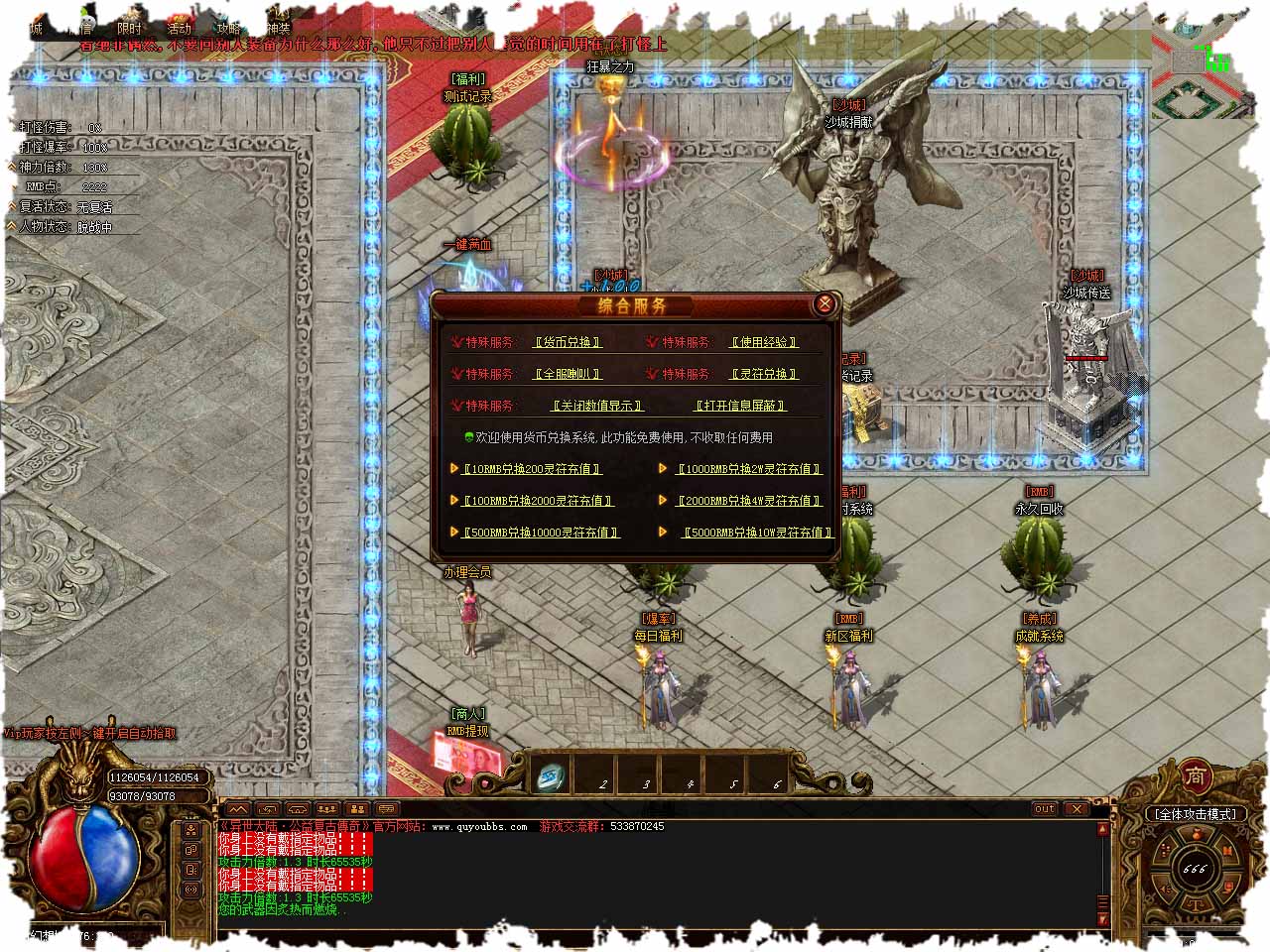
Task: Close the chat panel with its X button
Action: (x=1077, y=809)
